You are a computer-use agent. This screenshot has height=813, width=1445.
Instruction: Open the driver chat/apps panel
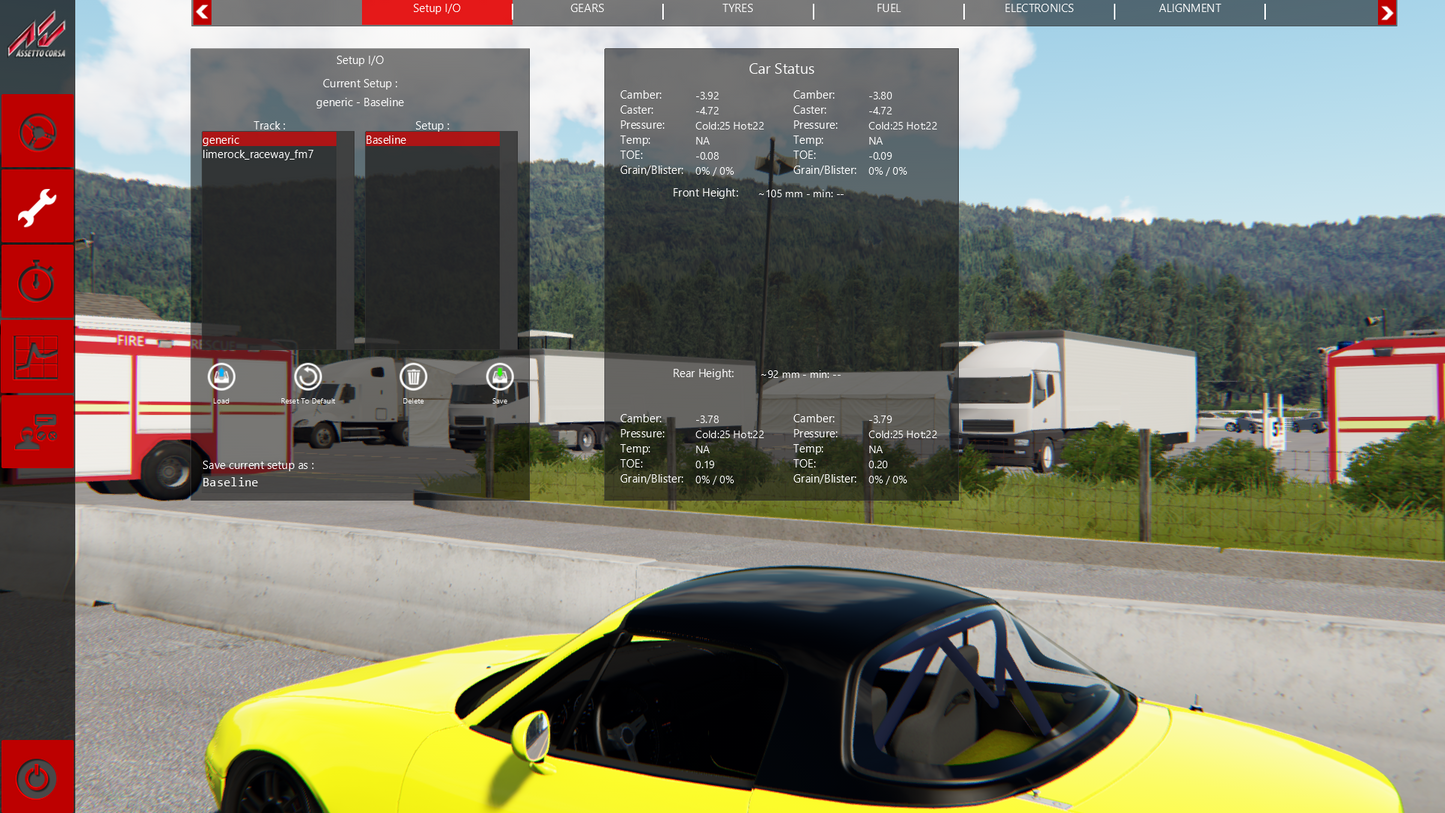point(36,431)
